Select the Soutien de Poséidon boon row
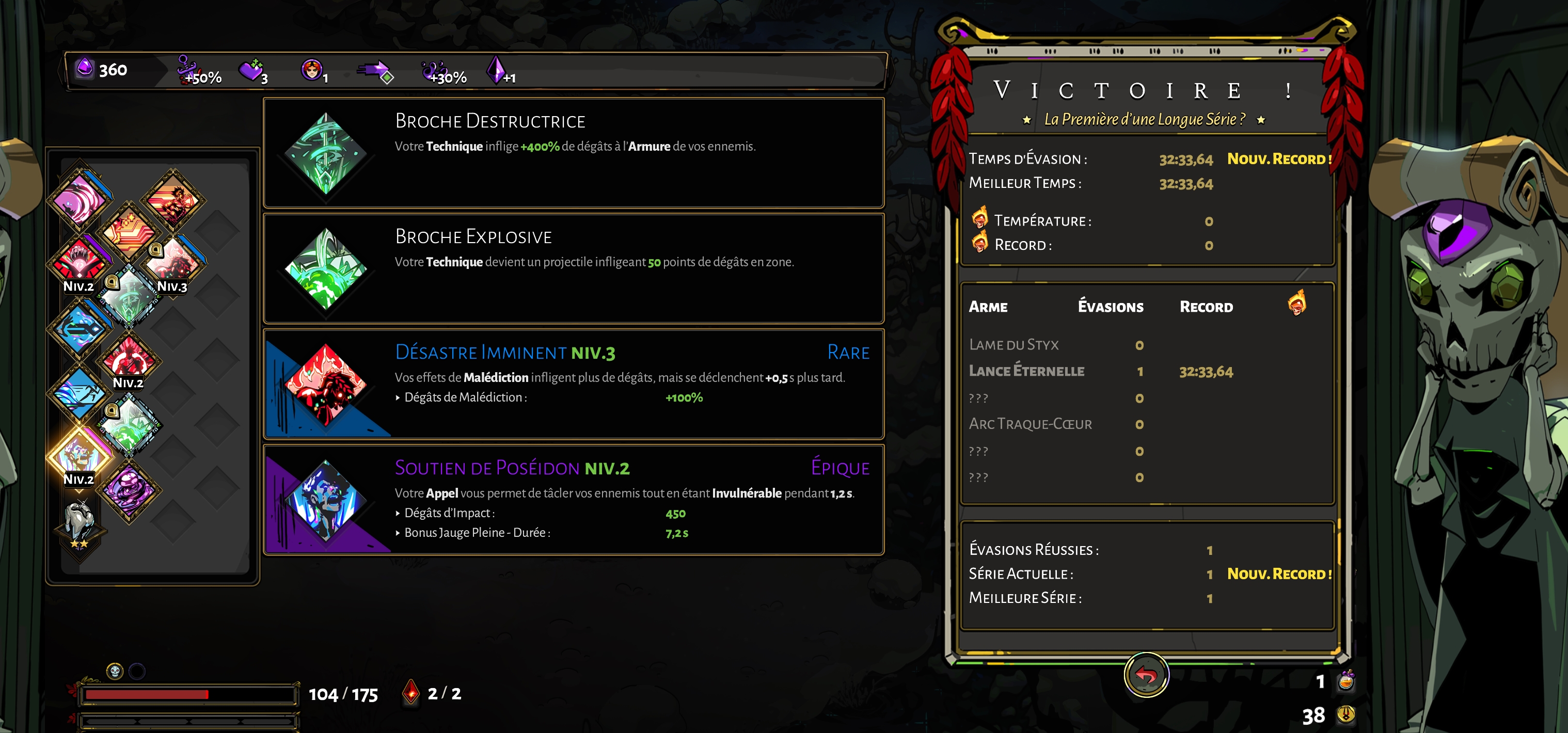Viewport: 1568px width, 733px height. 573,499
